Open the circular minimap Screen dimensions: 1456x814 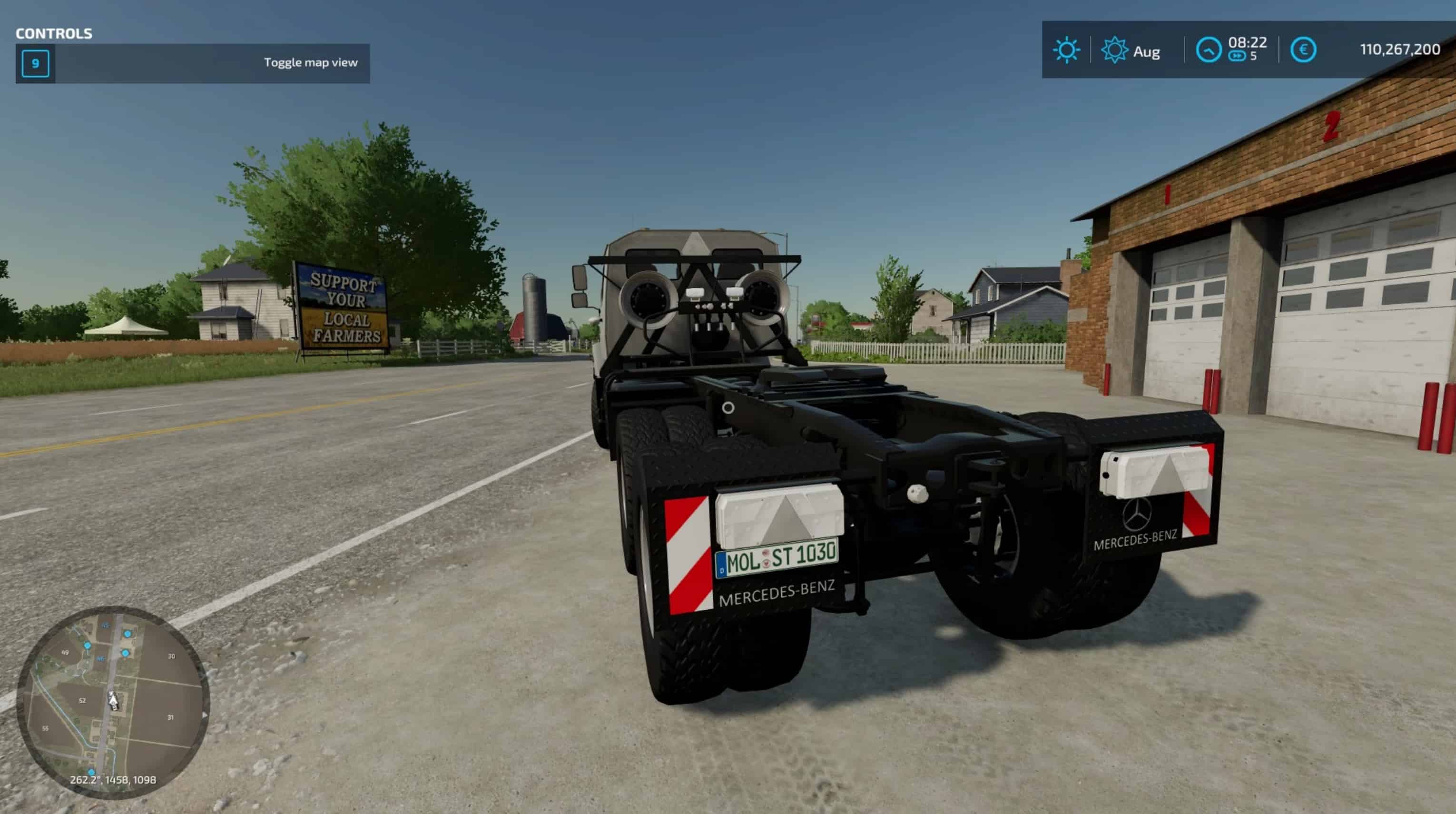click(x=113, y=702)
